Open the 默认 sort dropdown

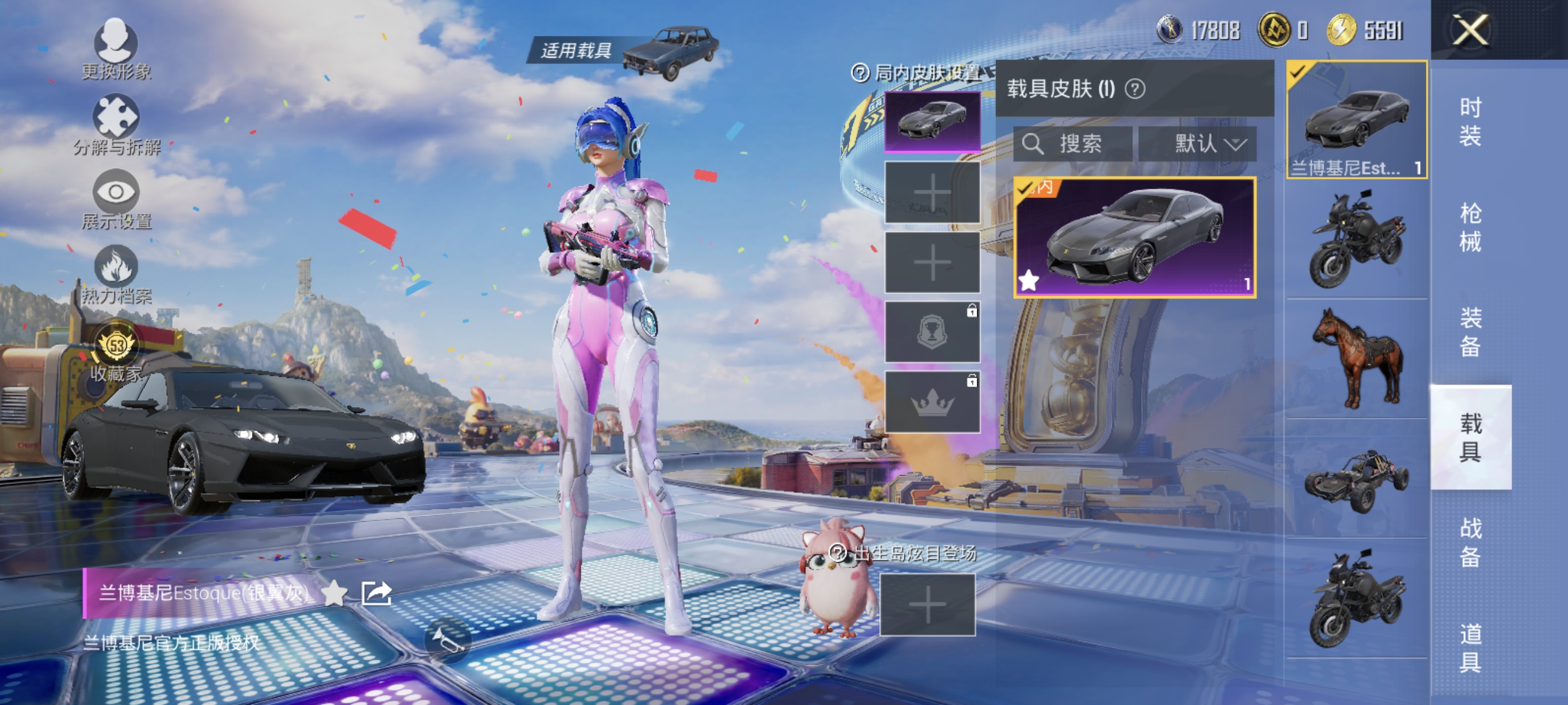point(1207,145)
